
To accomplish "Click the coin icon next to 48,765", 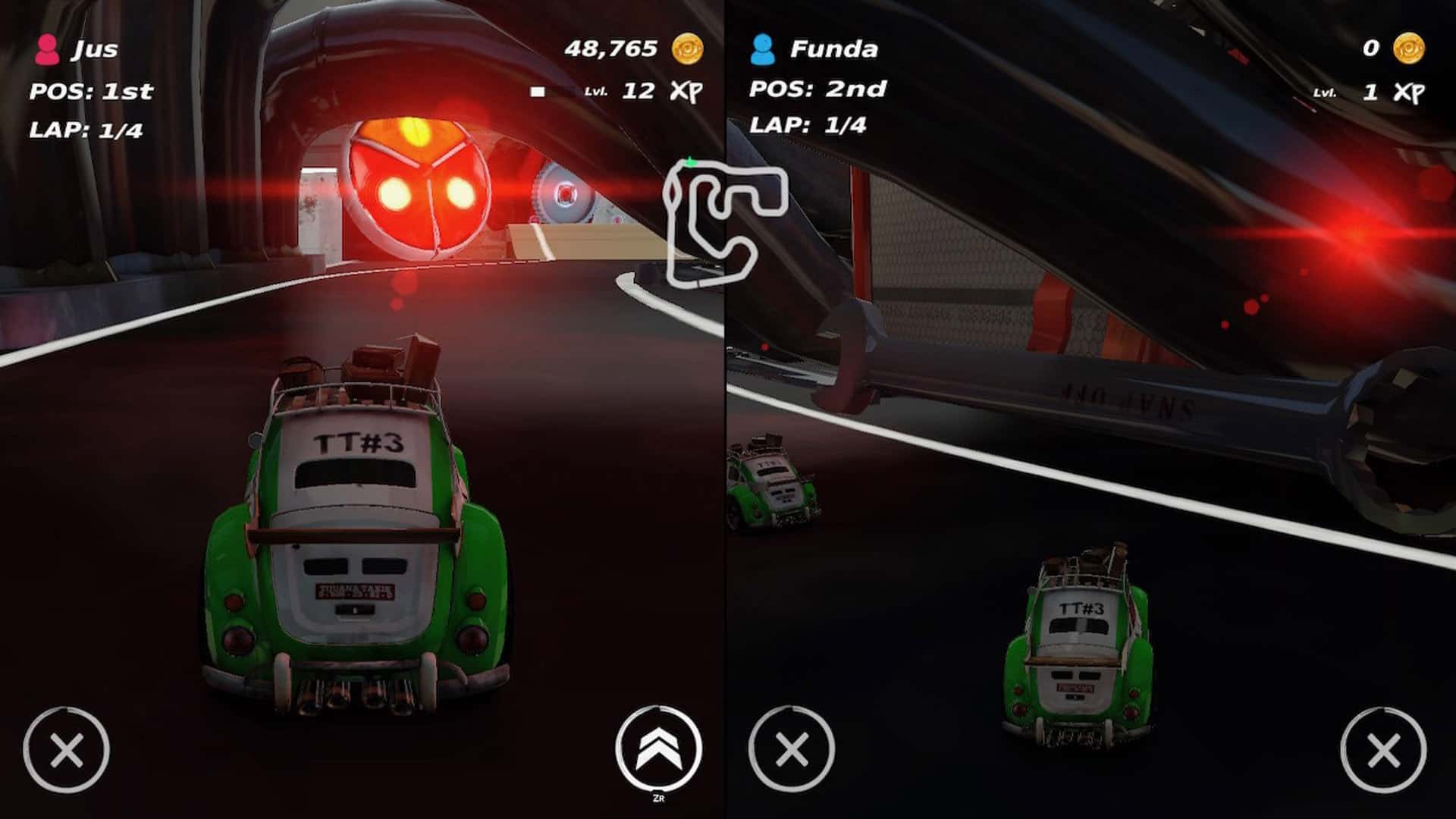I will point(689,48).
